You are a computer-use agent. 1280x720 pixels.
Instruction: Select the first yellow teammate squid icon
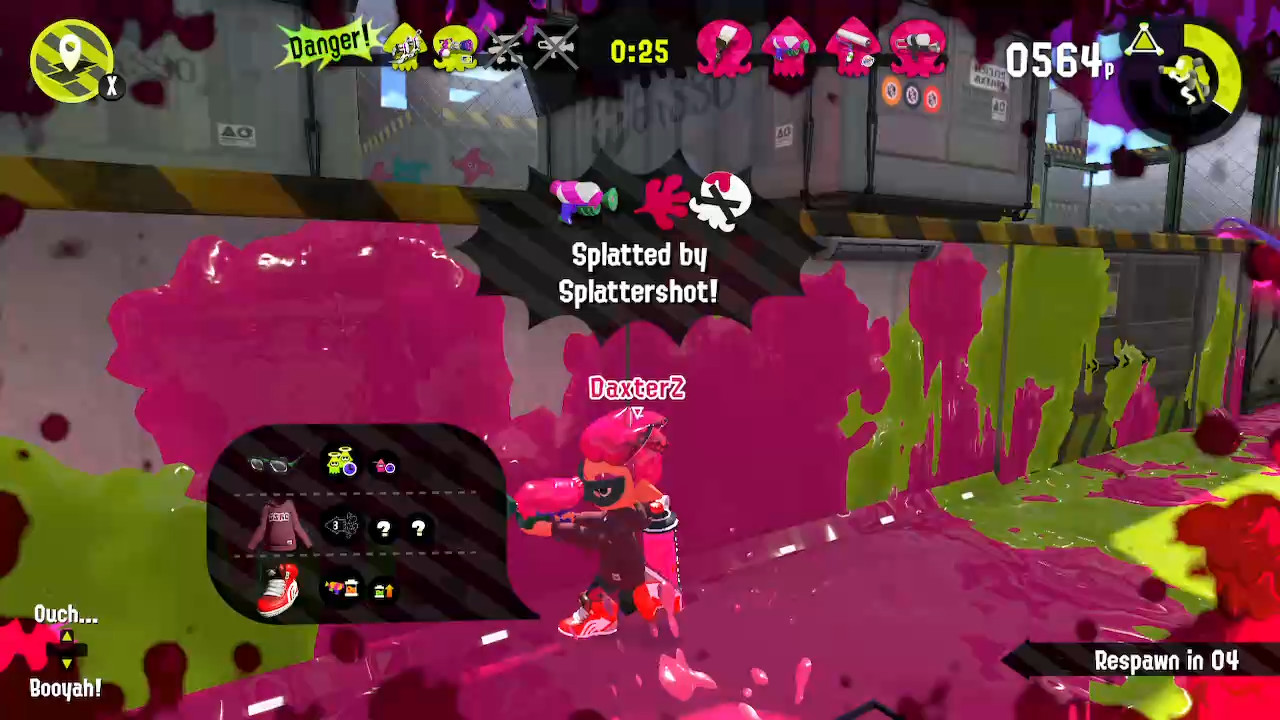point(407,48)
